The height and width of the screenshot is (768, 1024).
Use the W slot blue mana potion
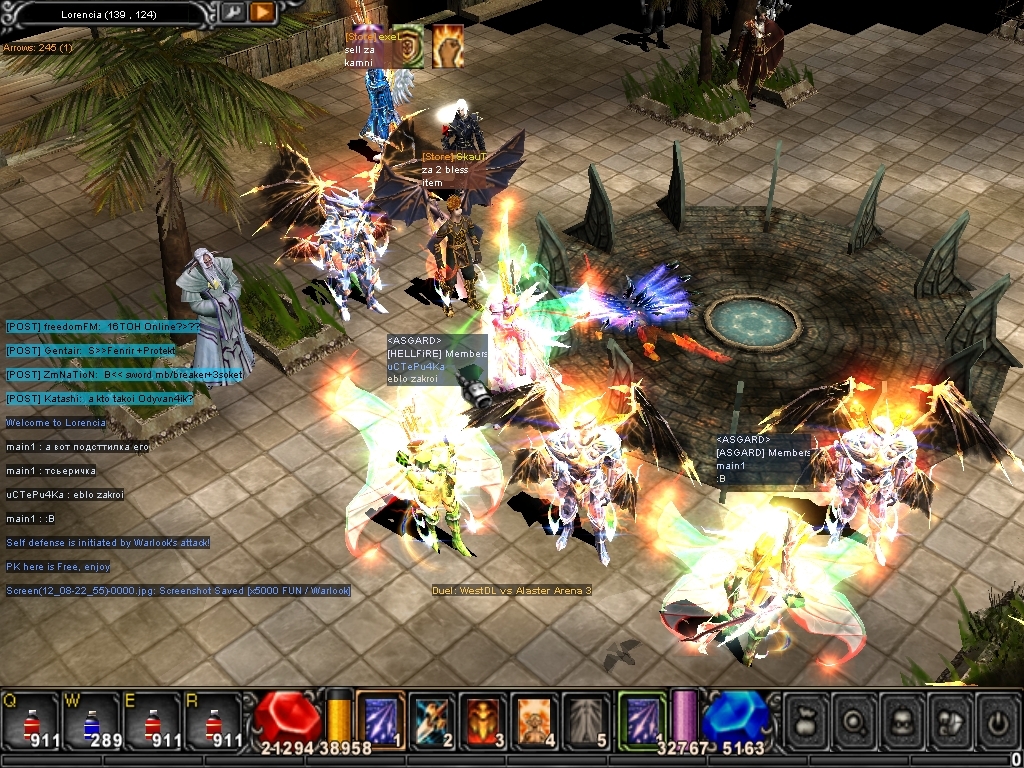[91, 720]
